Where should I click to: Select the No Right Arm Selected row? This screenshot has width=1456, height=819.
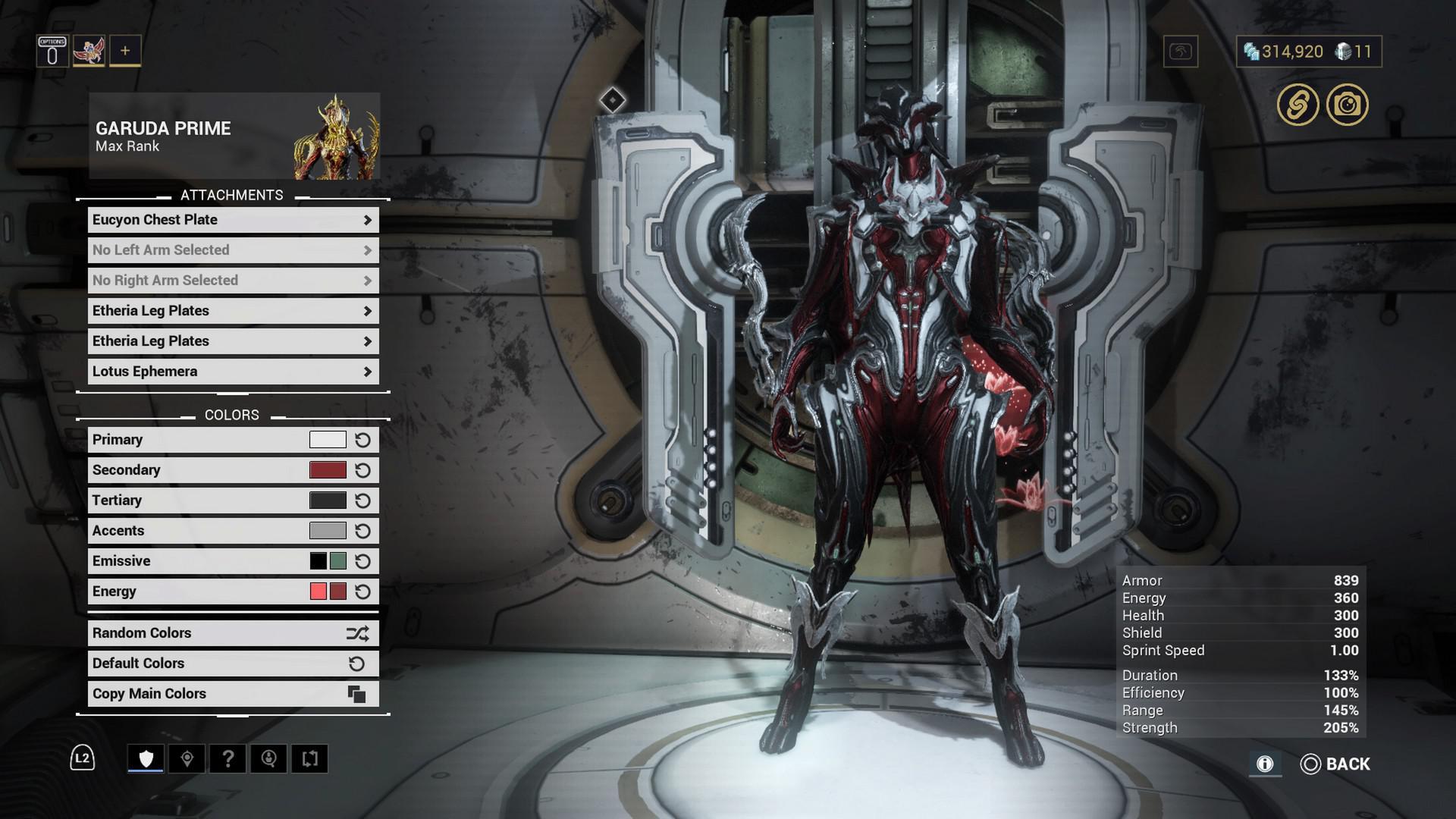233,281
